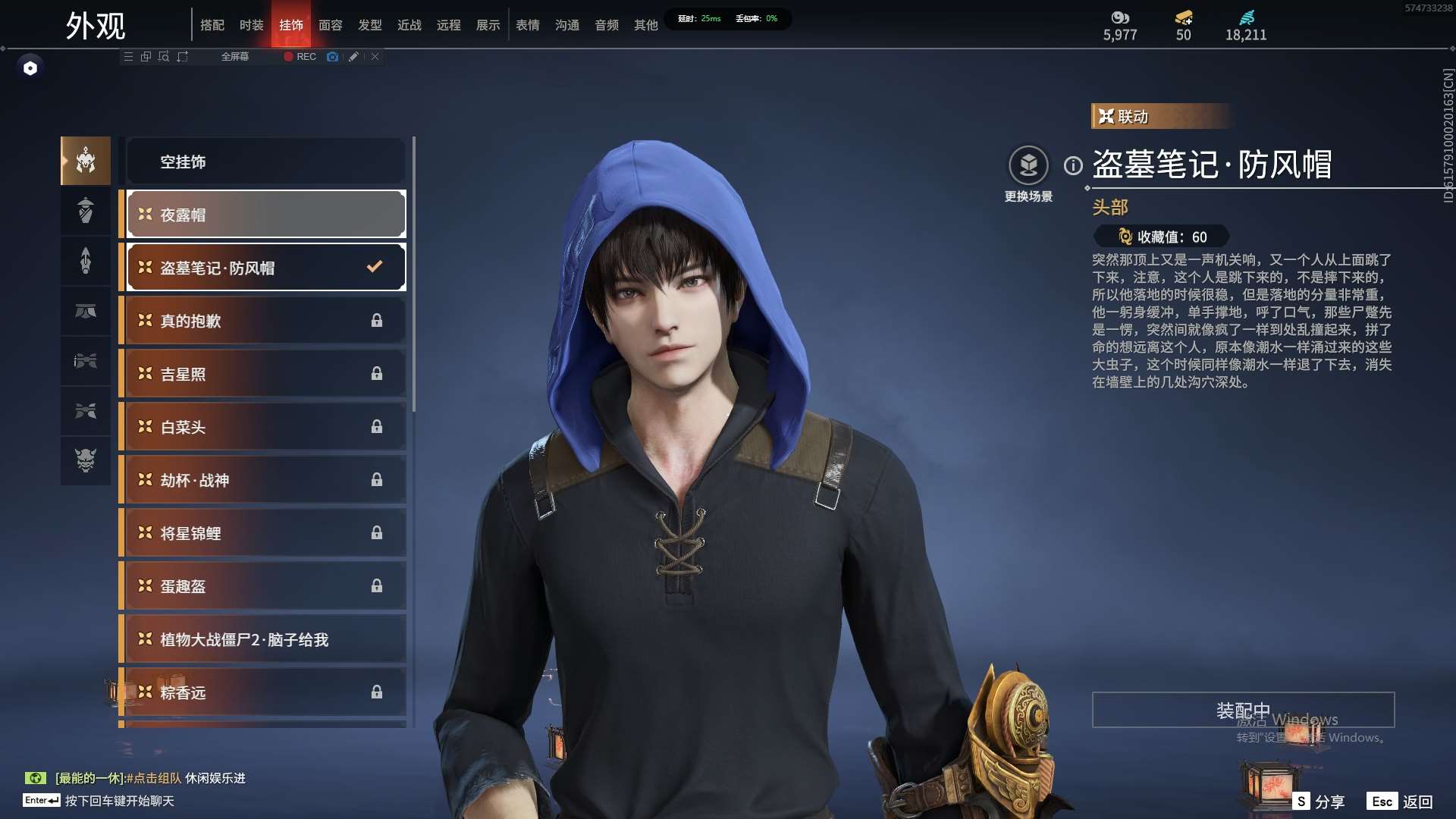Image resolution: width=1456 pixels, height=819 pixels.
Task: Choose the 夜露帽 accessory
Action: pyautogui.click(x=265, y=215)
